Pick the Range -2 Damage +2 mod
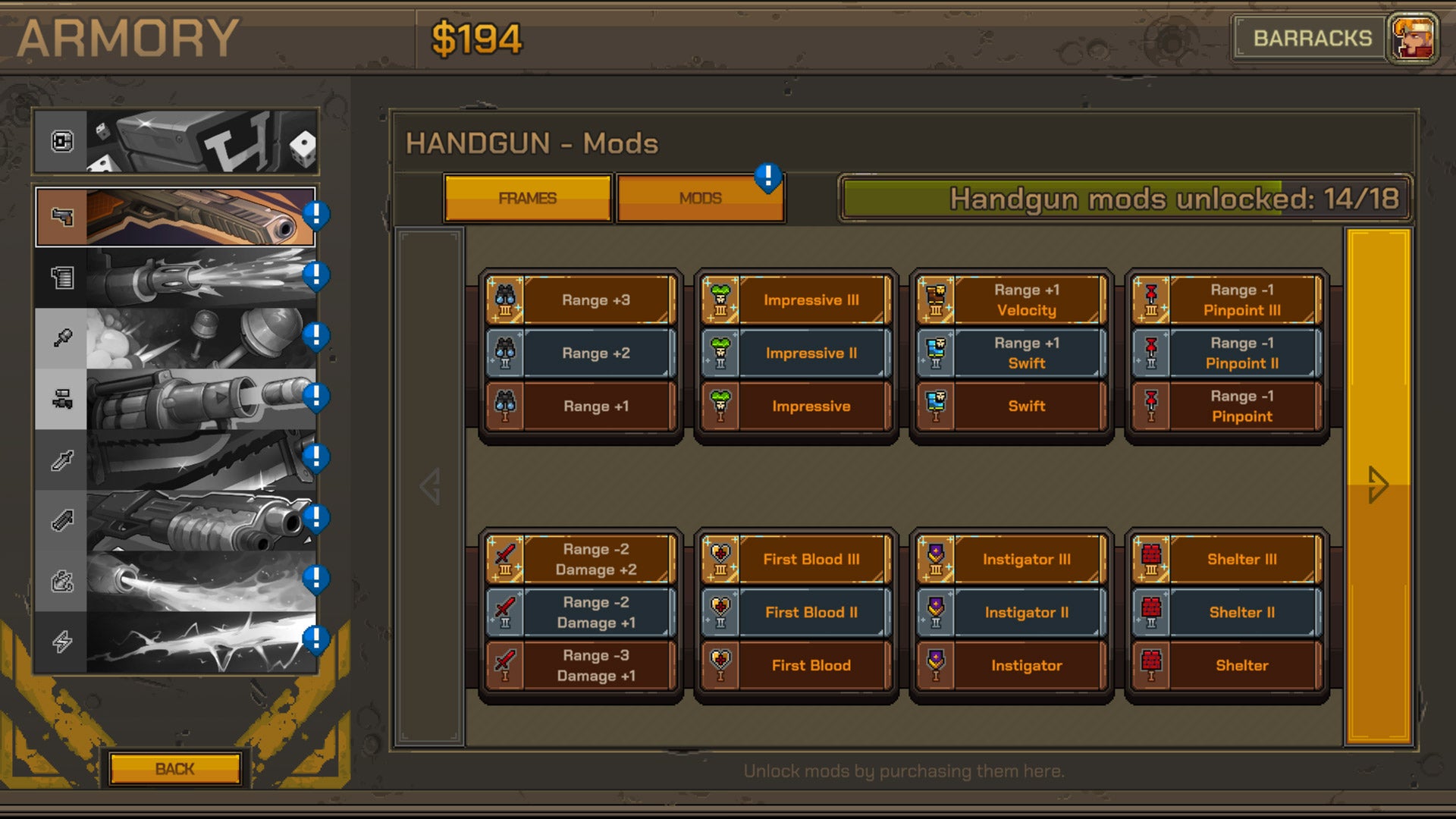 point(581,560)
